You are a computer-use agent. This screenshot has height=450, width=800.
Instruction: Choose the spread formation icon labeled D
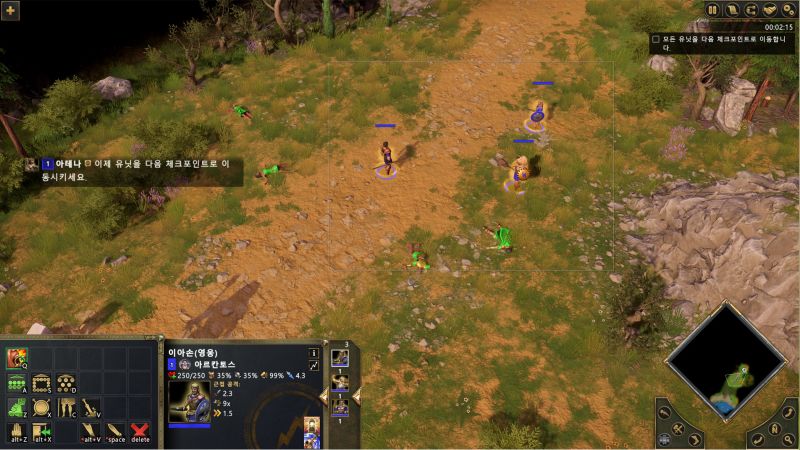coord(67,383)
